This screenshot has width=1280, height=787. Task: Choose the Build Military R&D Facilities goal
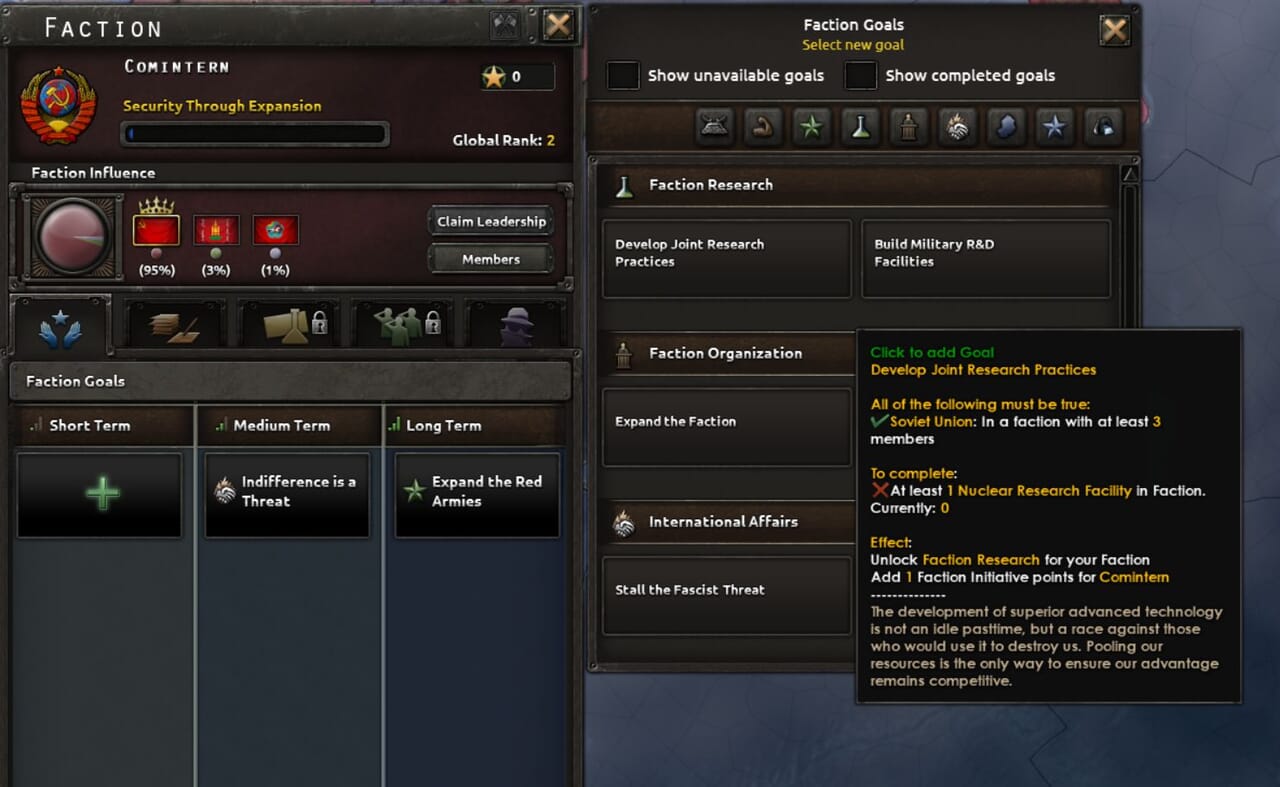coord(985,259)
